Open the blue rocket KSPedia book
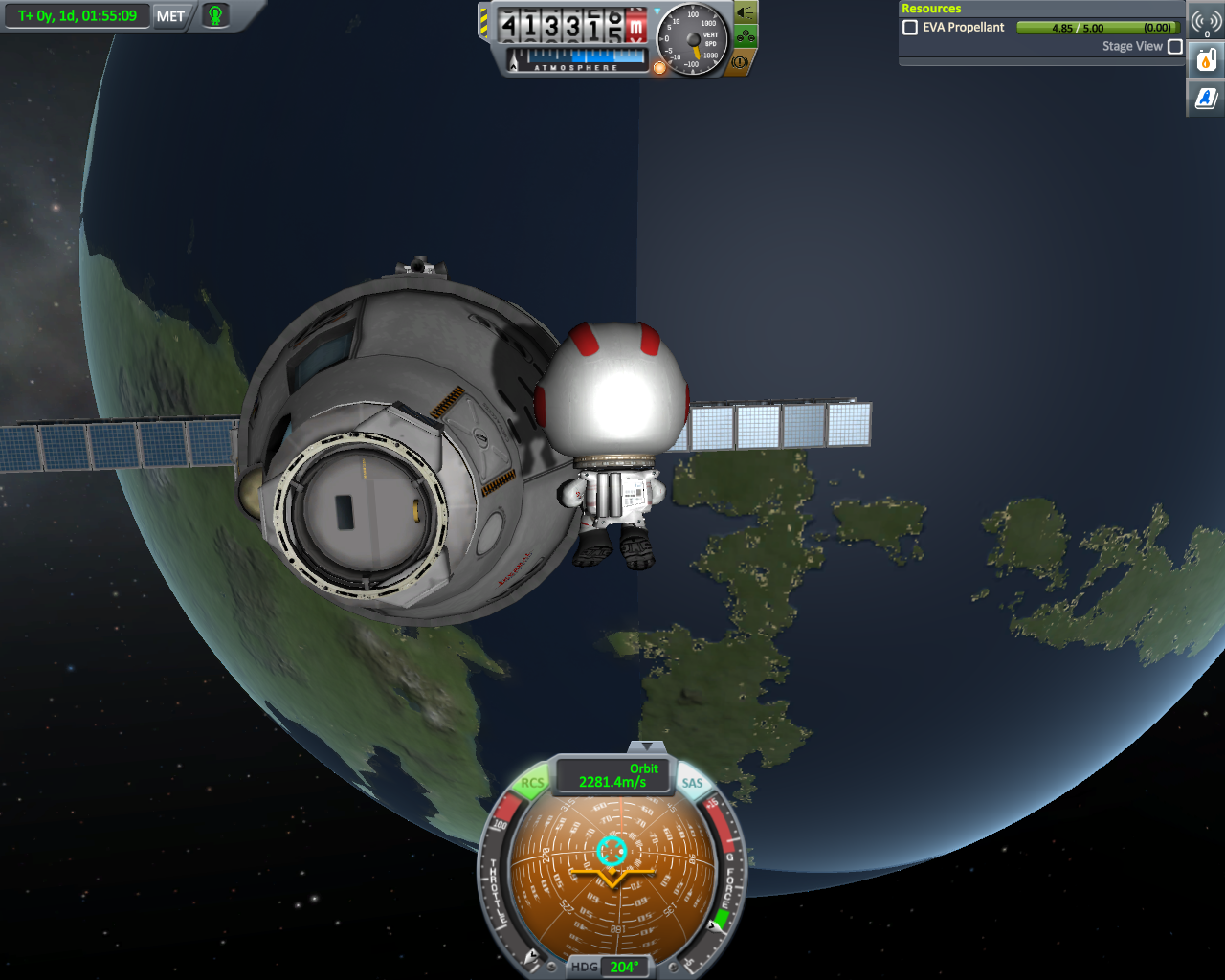Screen dimensions: 1225x980 tap(1206, 98)
